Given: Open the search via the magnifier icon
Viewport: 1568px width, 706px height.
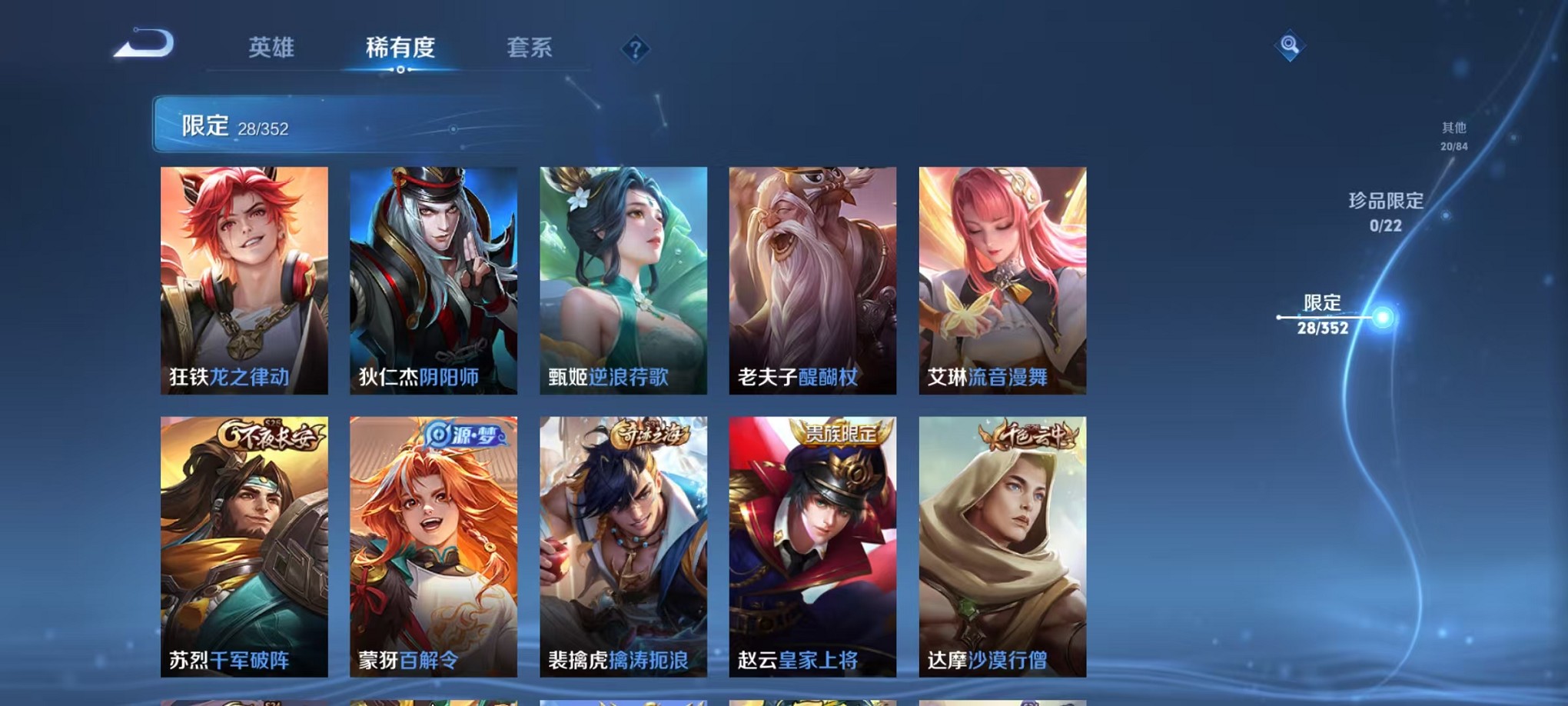Looking at the screenshot, I should coord(1291,46).
